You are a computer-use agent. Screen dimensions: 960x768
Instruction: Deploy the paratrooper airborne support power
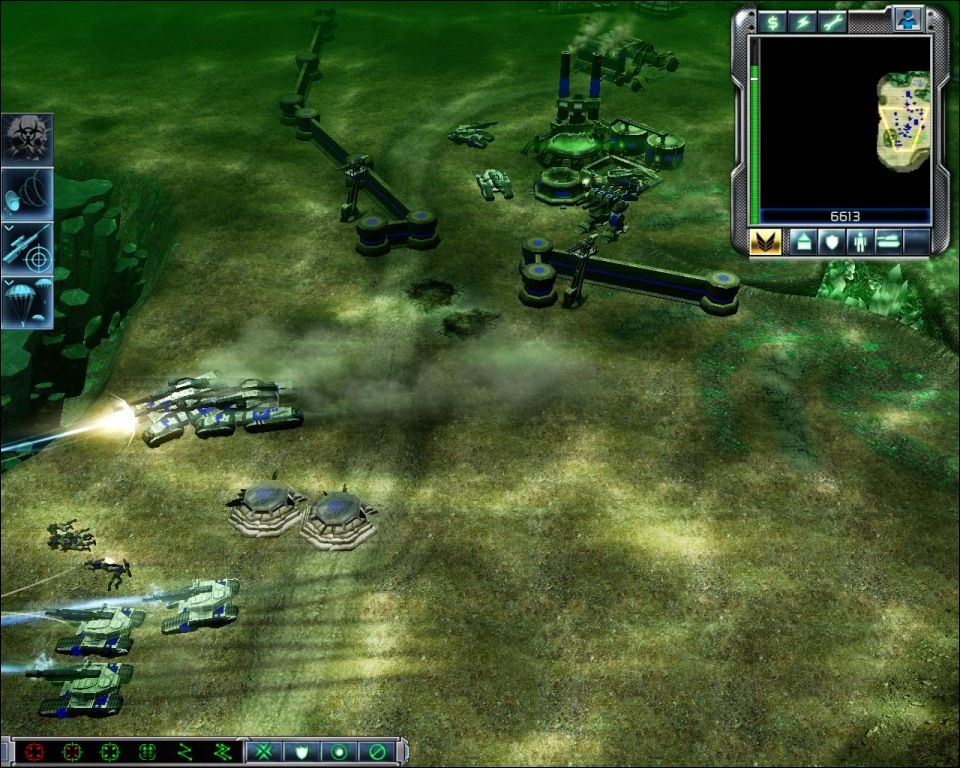click(x=27, y=303)
